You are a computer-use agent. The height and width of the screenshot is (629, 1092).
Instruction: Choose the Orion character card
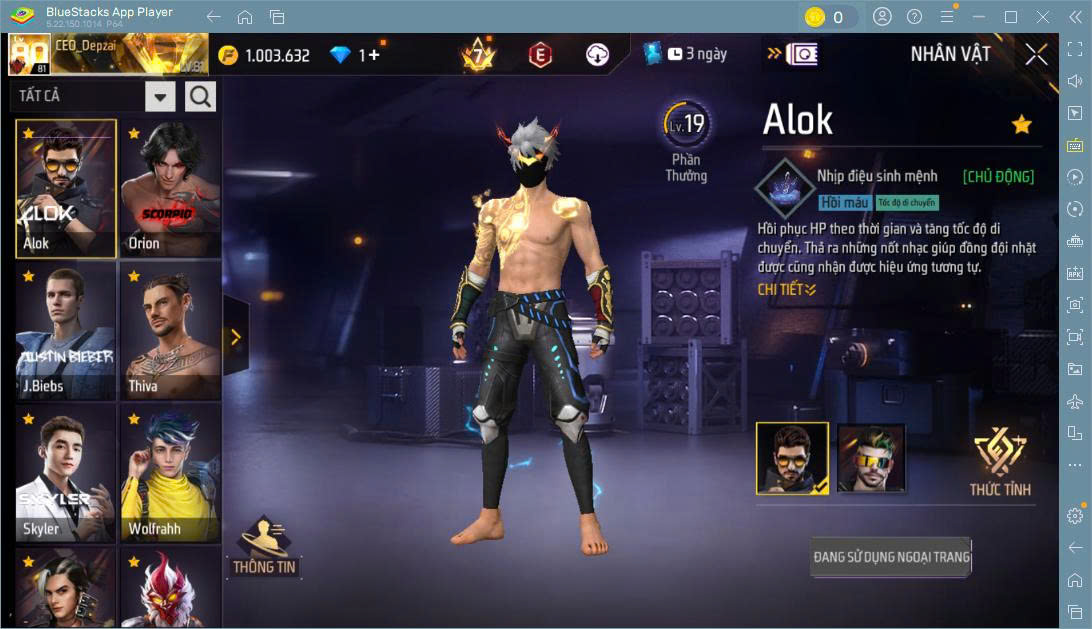(170, 188)
